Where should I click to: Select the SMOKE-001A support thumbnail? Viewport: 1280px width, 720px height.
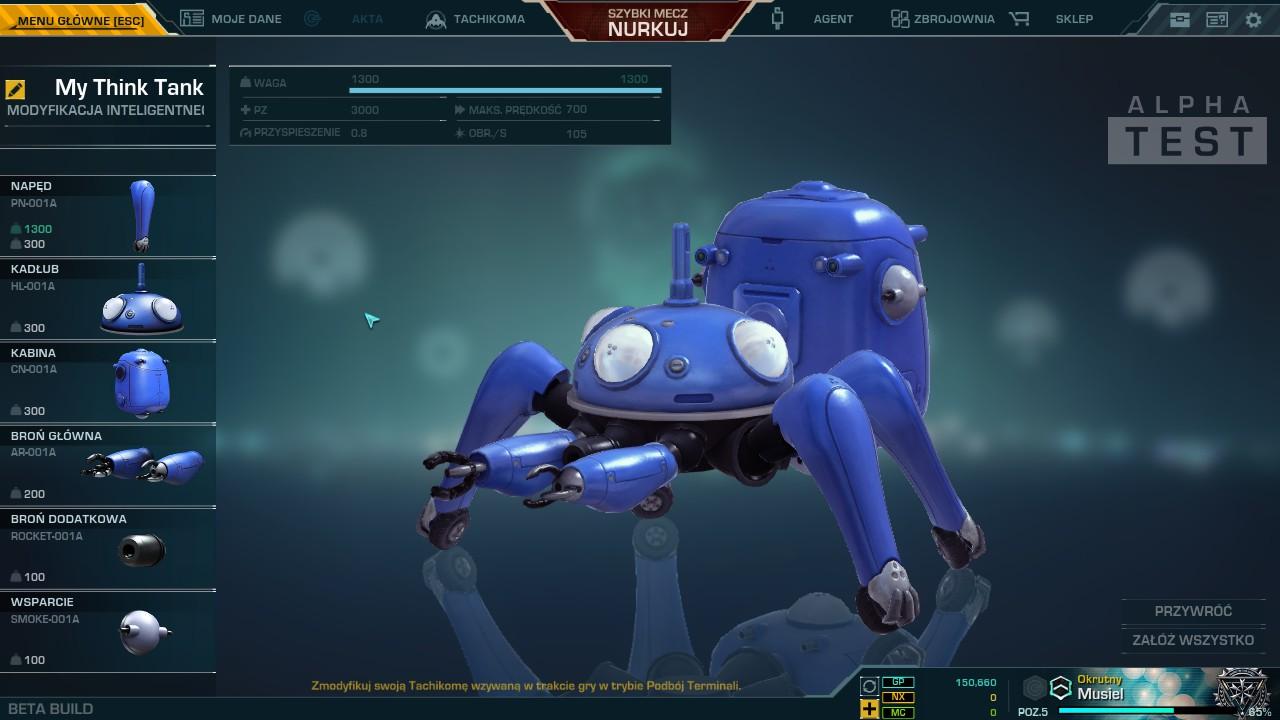(x=140, y=630)
